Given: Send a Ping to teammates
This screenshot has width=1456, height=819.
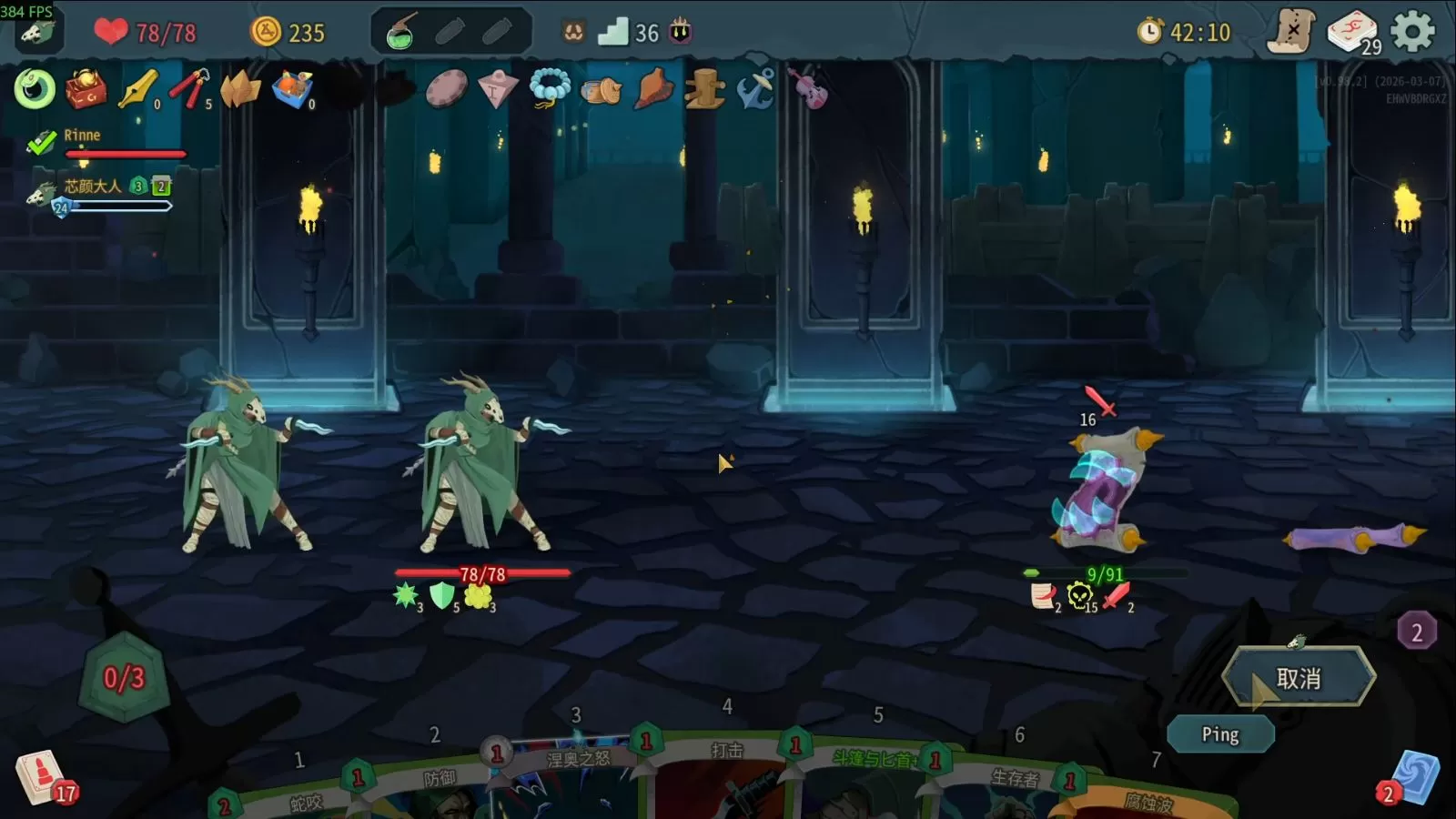Looking at the screenshot, I should [1219, 734].
